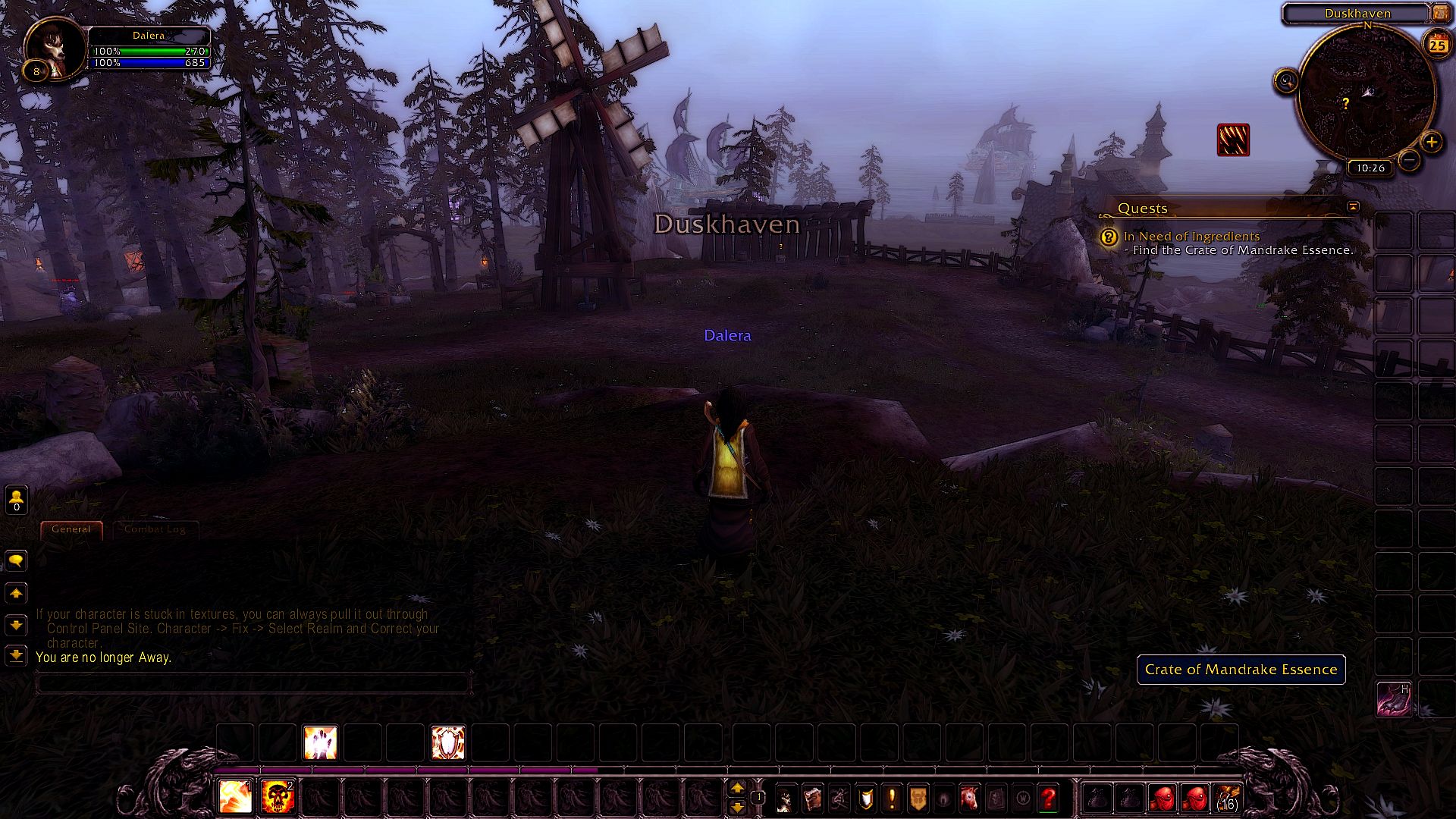Activate the glowing hand ability
This screenshot has height=819, width=1456.
pyautogui.click(x=320, y=742)
